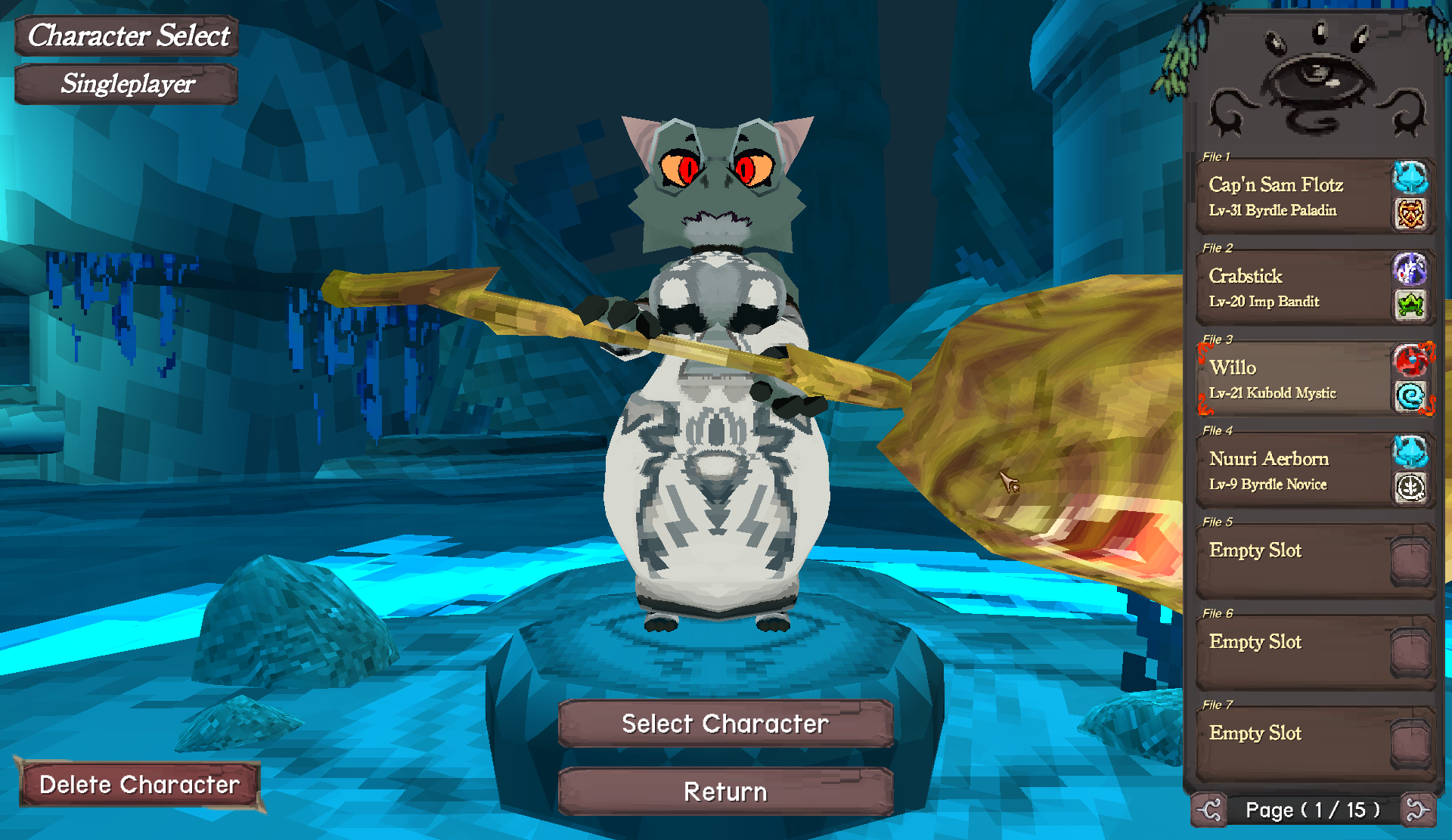Screen dimensions: 1452x840
Task: Click the Singleplayer mode label
Action: pos(127,84)
